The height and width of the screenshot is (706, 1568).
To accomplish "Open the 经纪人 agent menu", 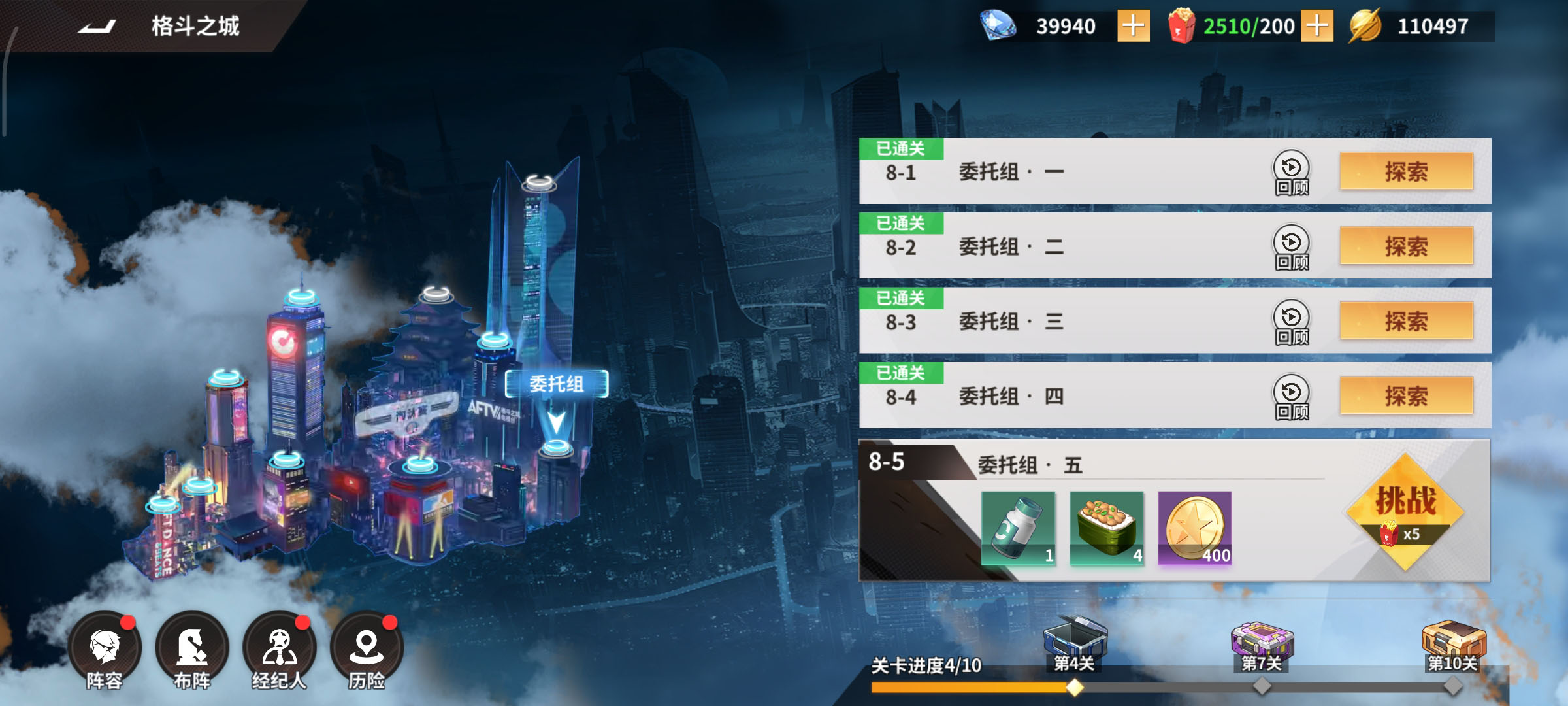I will click(279, 650).
